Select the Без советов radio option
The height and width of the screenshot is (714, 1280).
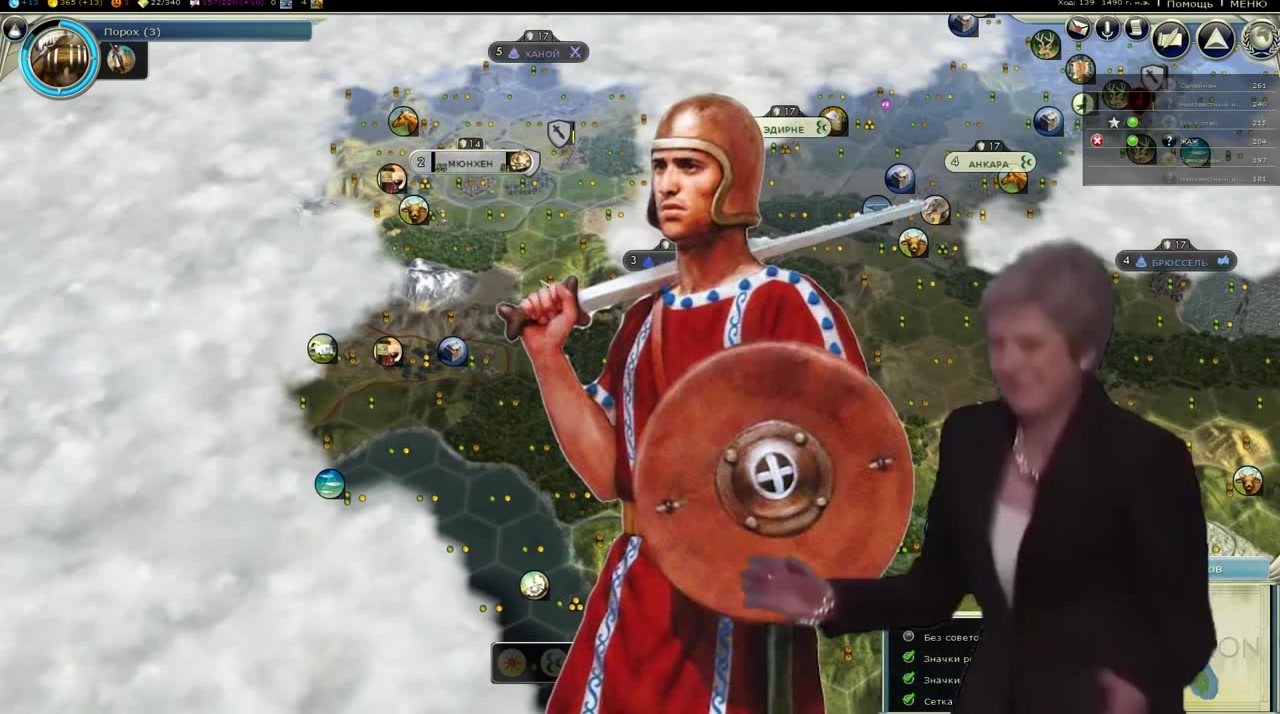[908, 637]
